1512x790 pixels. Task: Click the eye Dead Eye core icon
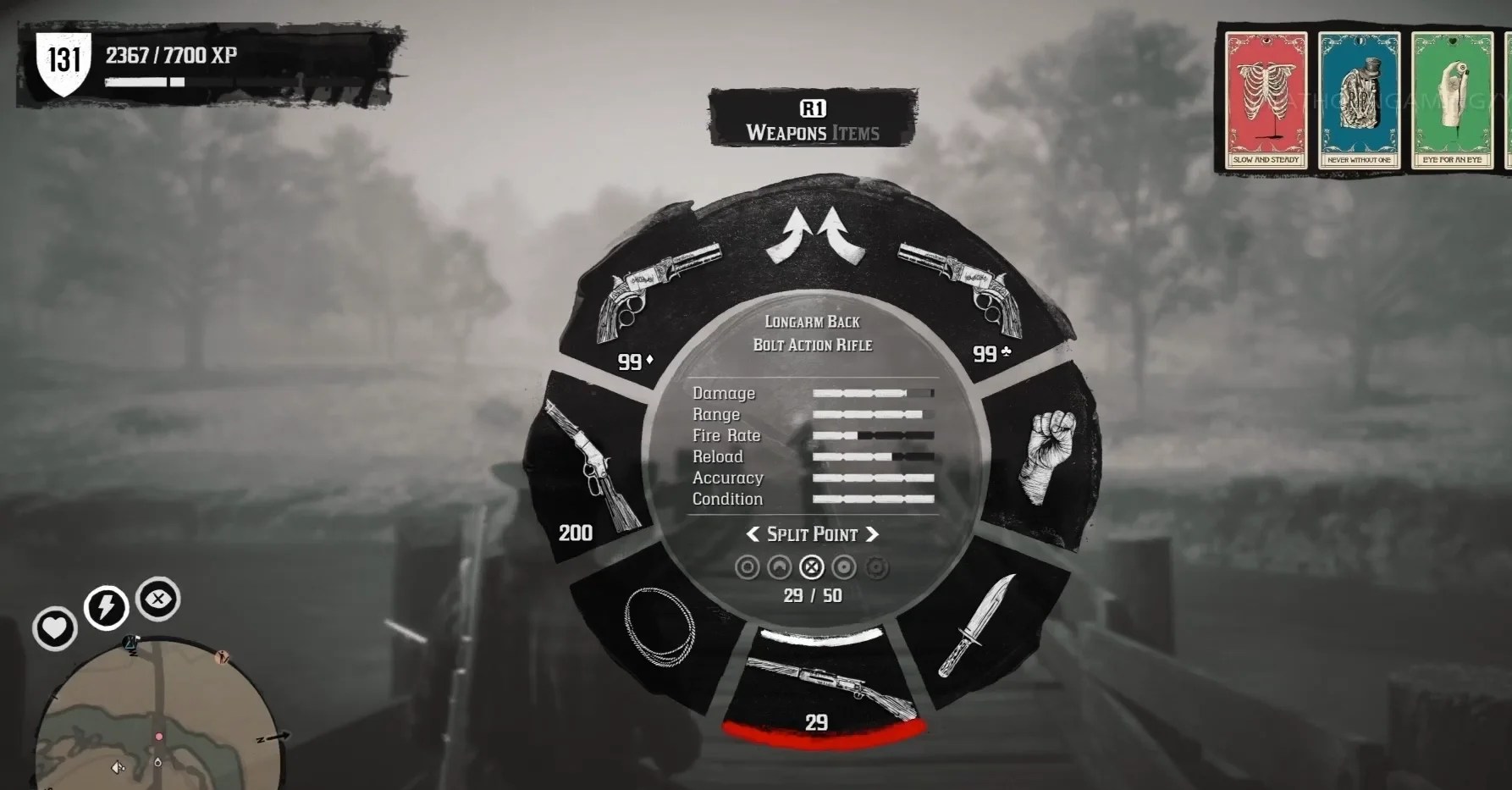click(x=157, y=598)
